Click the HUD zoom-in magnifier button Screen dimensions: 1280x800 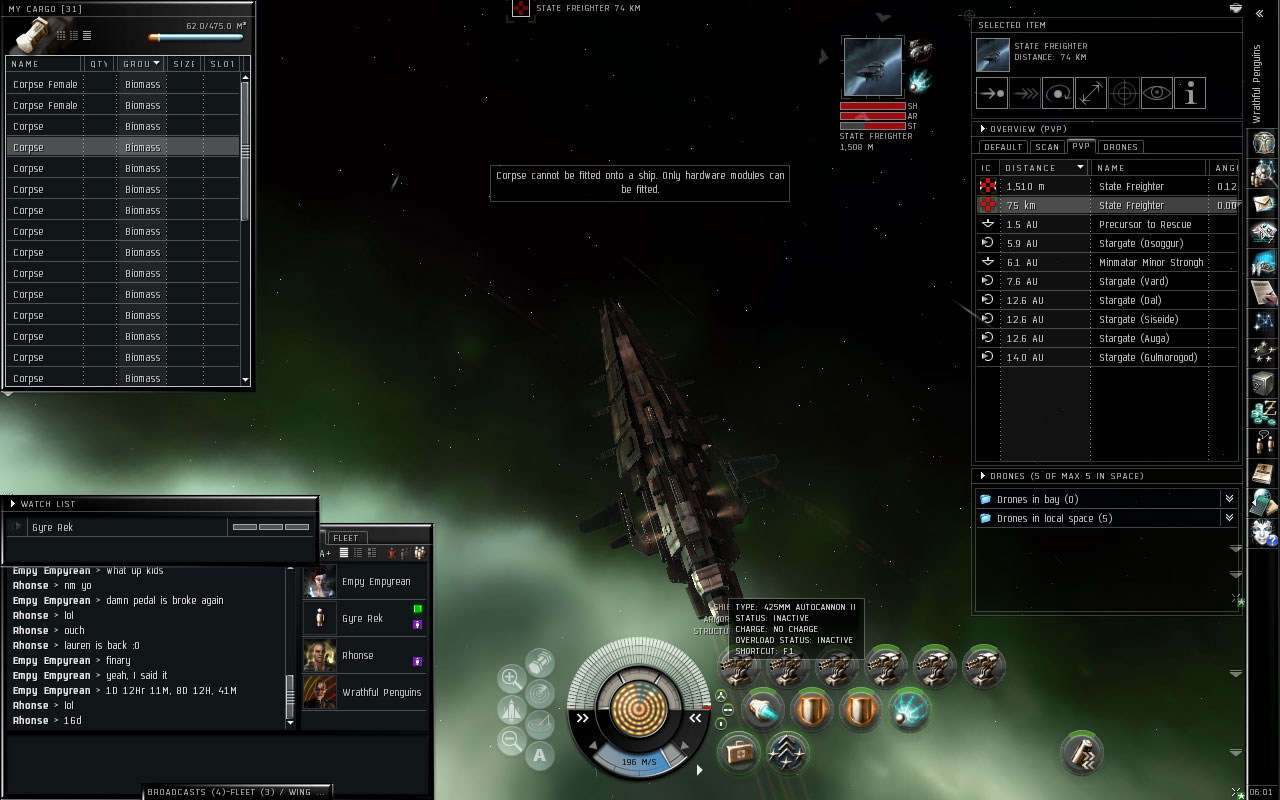point(511,679)
